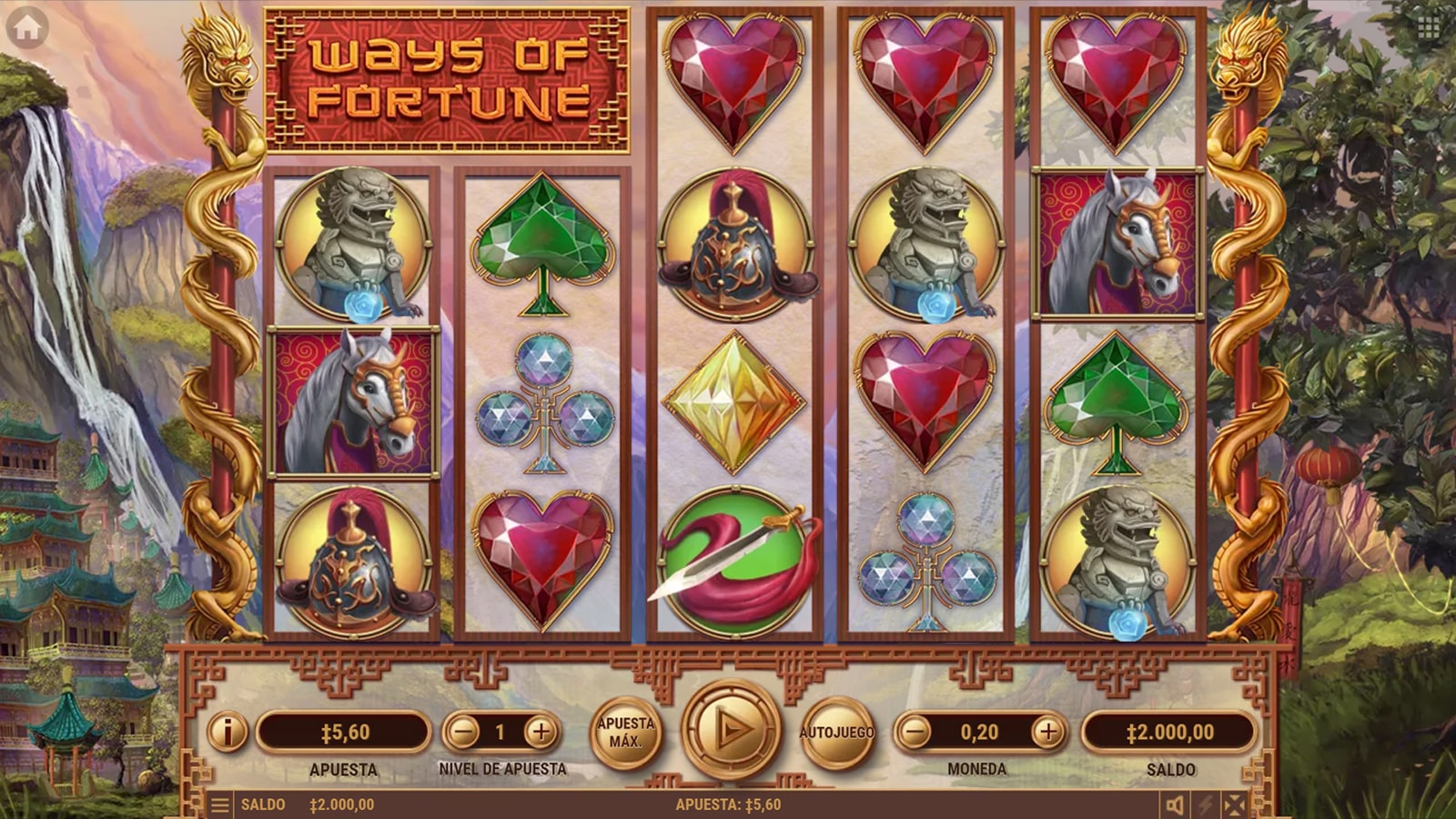The image size is (1456, 819).
Task: Toggle the lightning bolt quick spin
Action: pos(1206,805)
